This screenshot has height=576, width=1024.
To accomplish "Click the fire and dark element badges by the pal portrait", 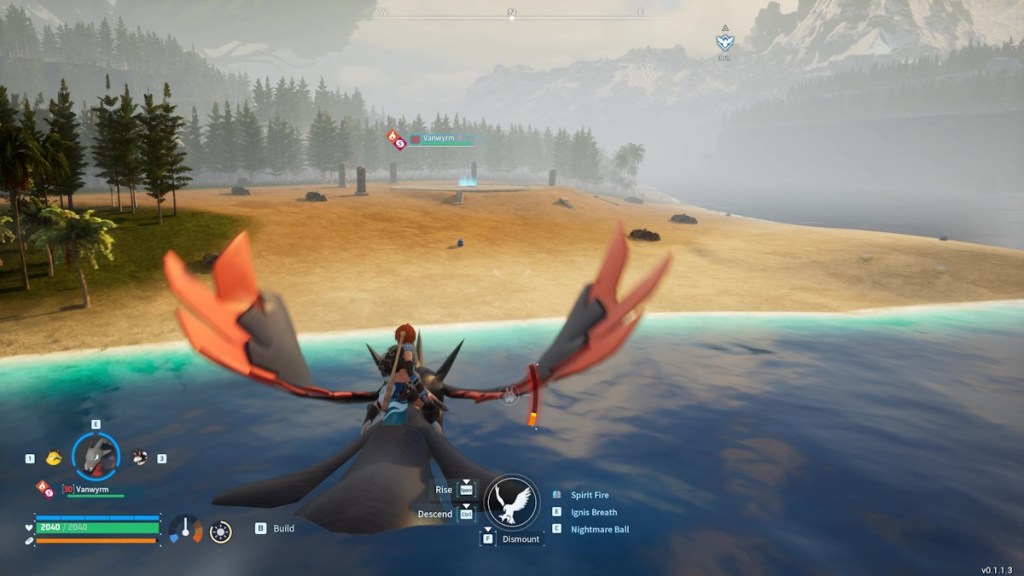I will click(45, 489).
